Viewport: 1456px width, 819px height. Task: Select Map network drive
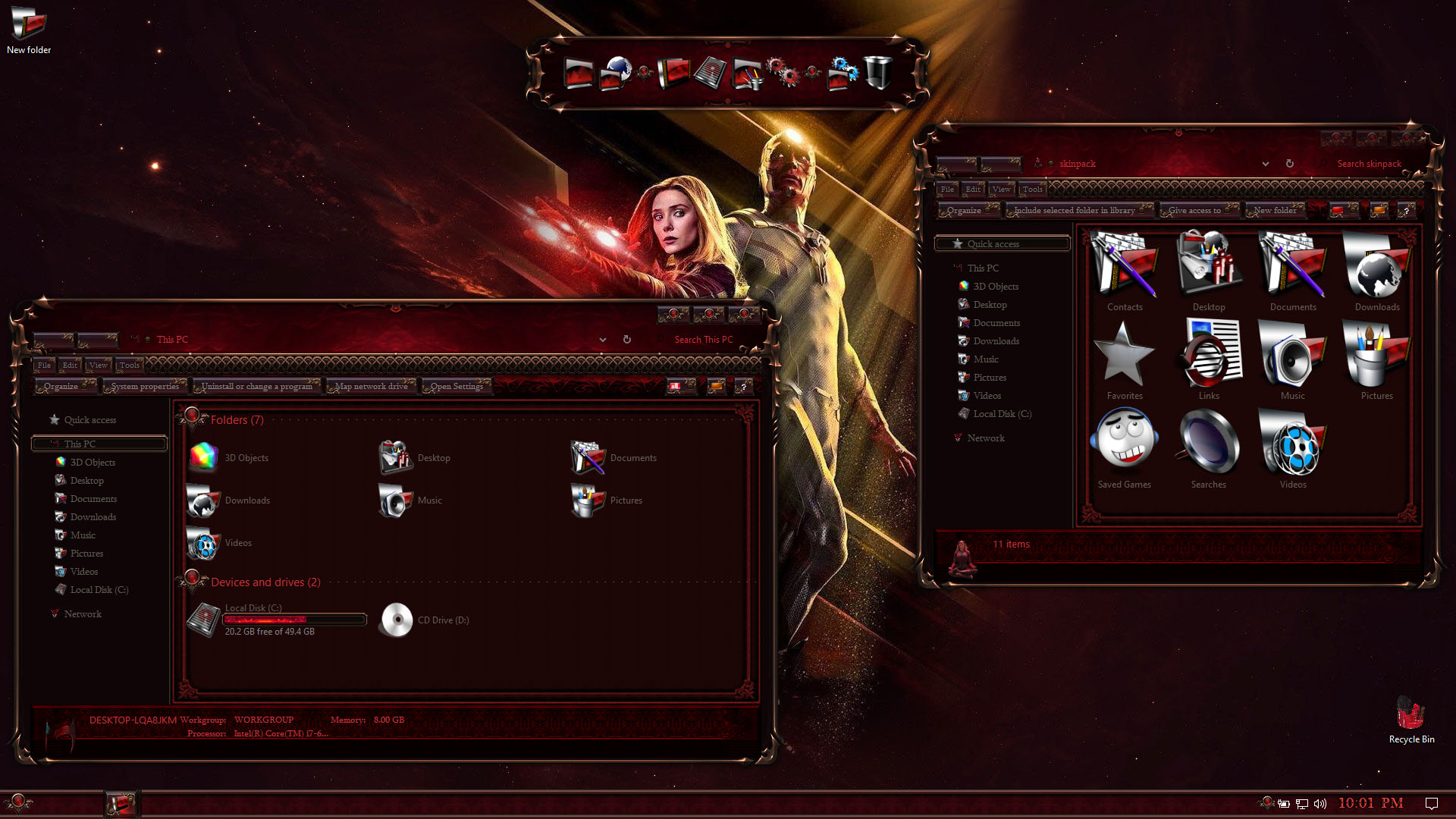[x=371, y=387]
